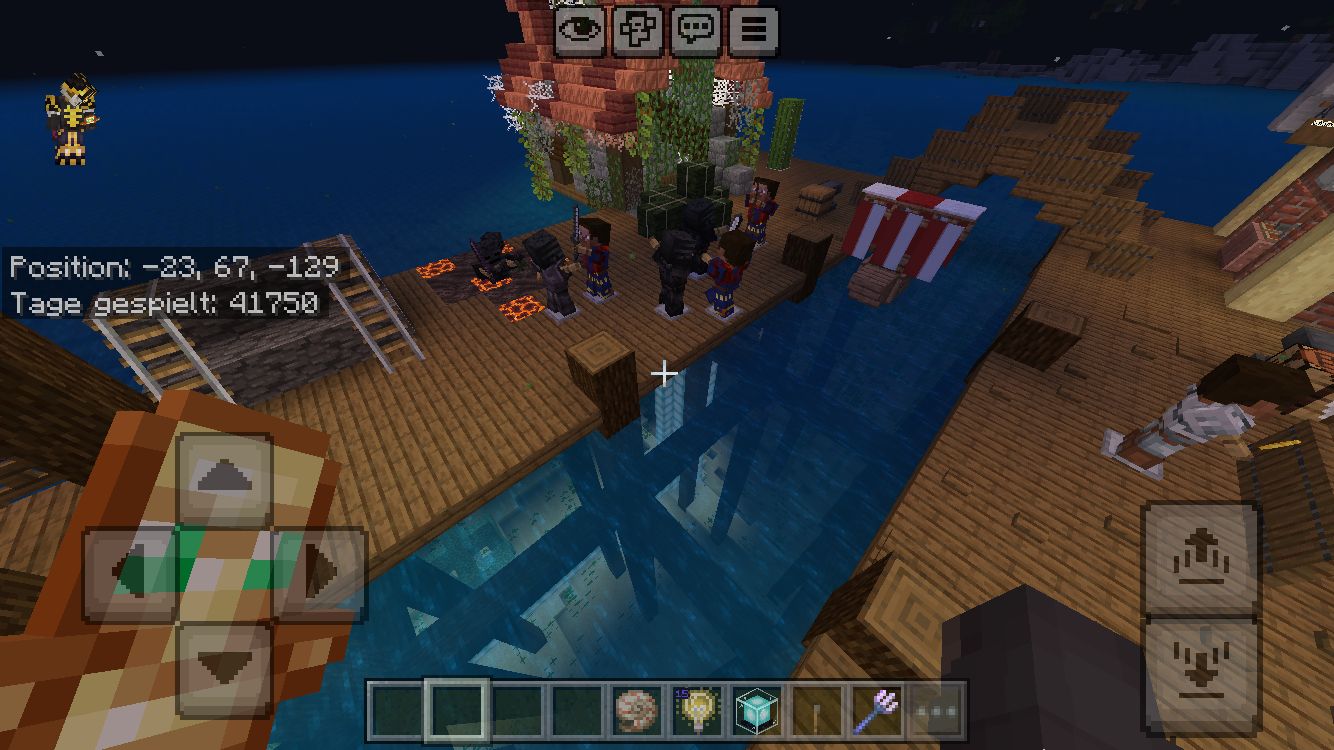Toggle the camera perspective eye button
Viewport: 1334px width, 750px height.
(x=580, y=30)
